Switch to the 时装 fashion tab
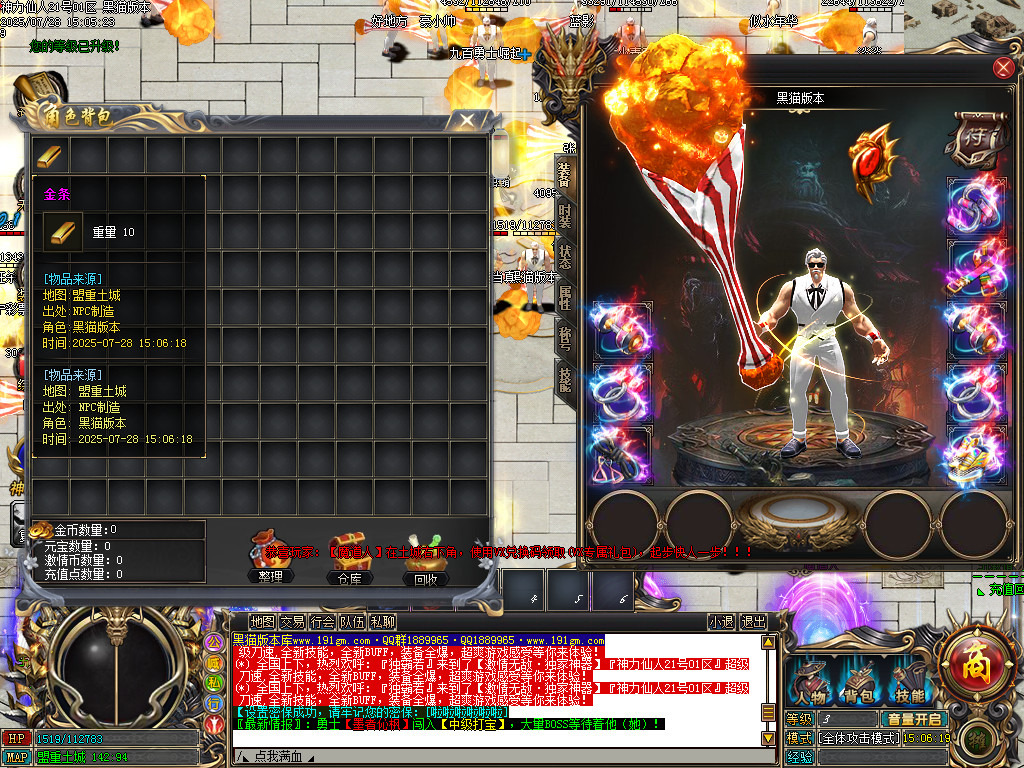The width and height of the screenshot is (1024, 768). tap(565, 216)
